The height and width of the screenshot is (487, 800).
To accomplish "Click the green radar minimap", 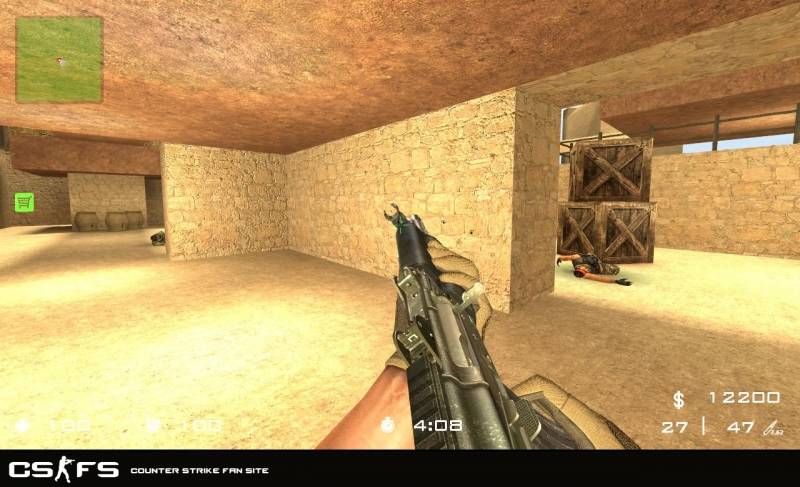I will click(59, 59).
